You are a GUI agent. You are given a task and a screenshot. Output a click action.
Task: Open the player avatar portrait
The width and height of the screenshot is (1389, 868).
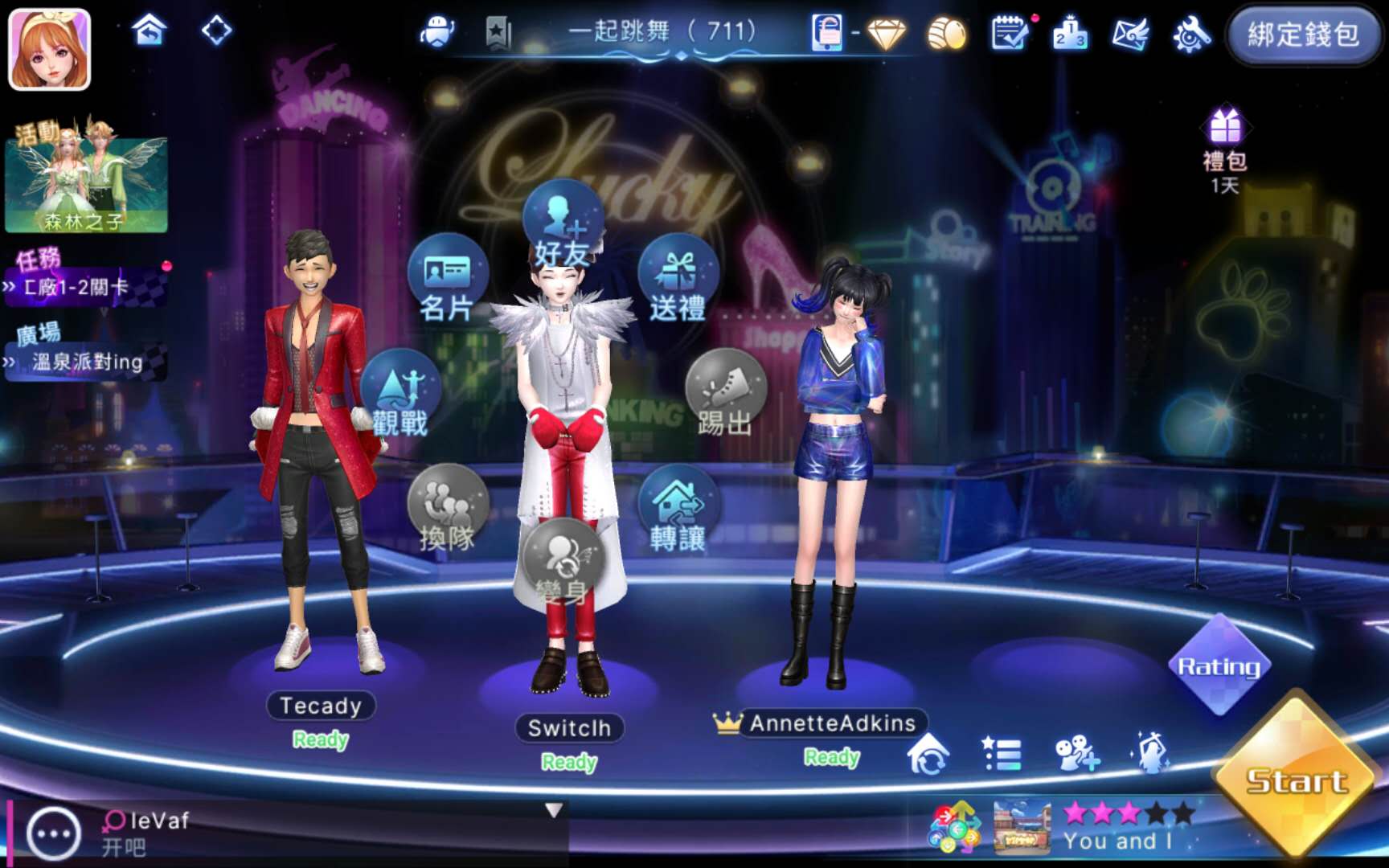[x=49, y=49]
